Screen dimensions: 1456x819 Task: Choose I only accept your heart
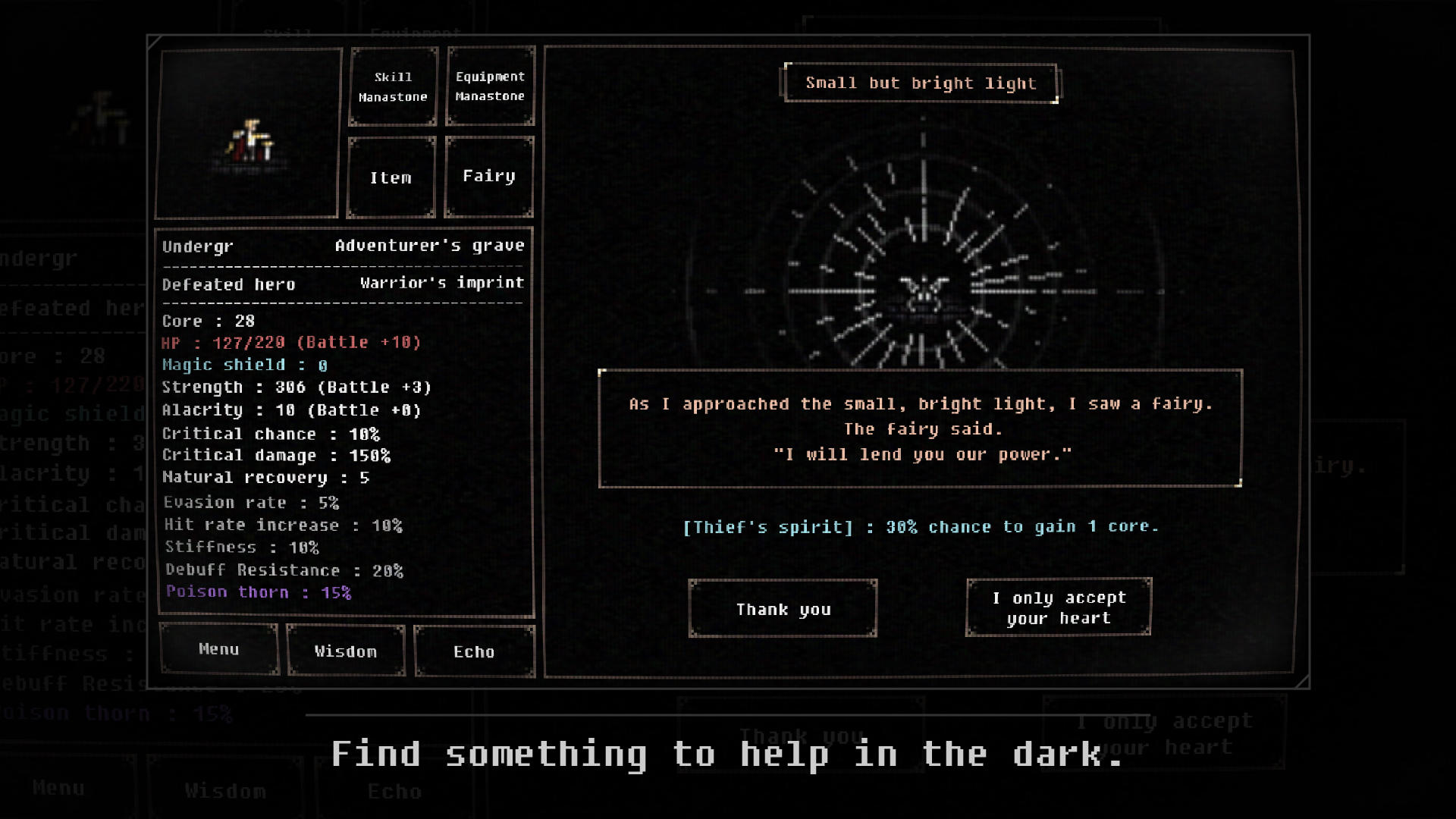coord(1057,607)
